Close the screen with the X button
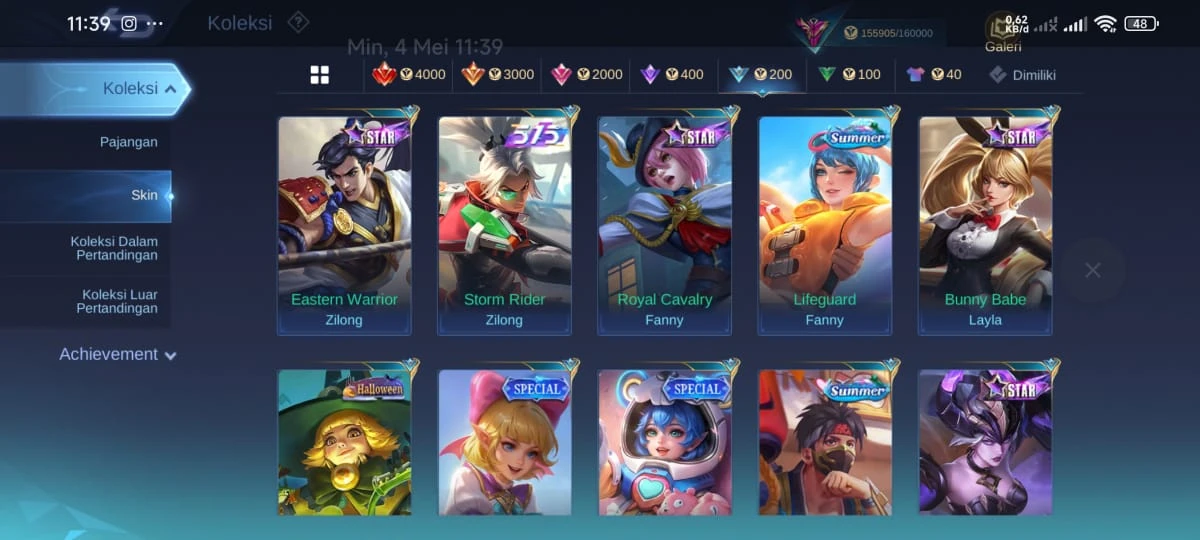This screenshot has width=1200, height=540. (x=1092, y=270)
